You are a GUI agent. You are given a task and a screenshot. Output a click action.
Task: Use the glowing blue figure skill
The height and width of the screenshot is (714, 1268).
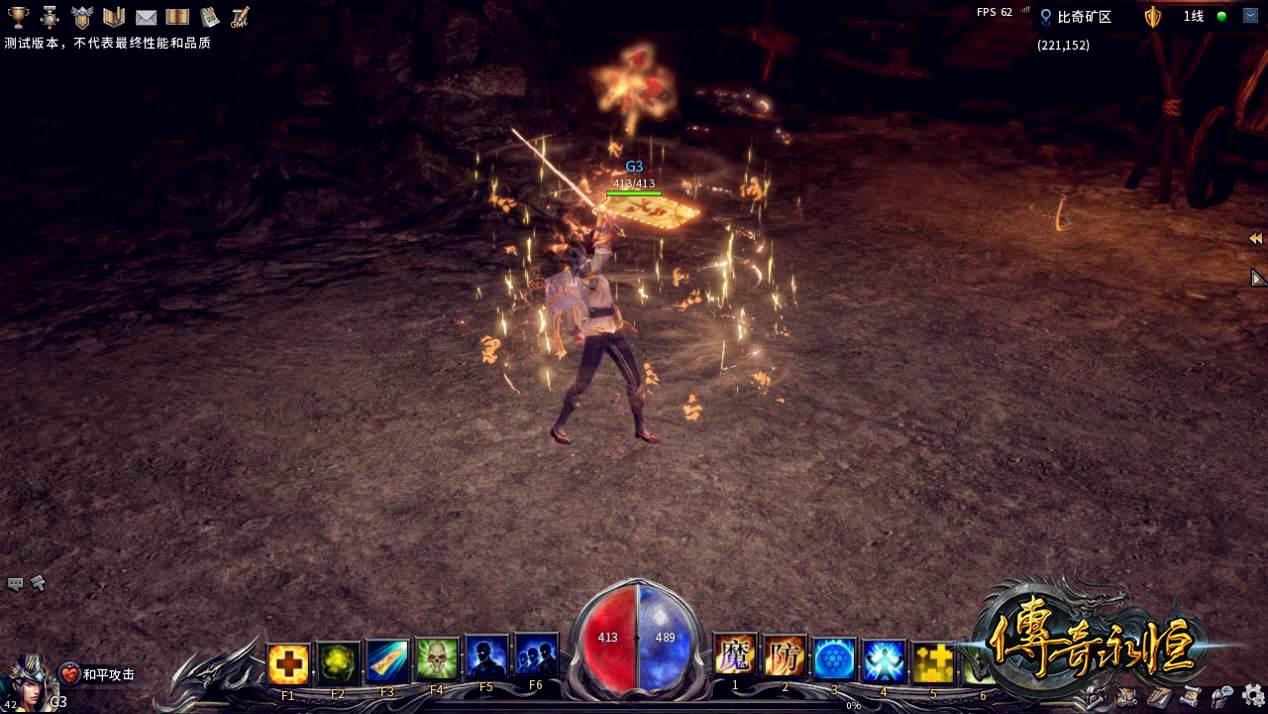point(884,662)
